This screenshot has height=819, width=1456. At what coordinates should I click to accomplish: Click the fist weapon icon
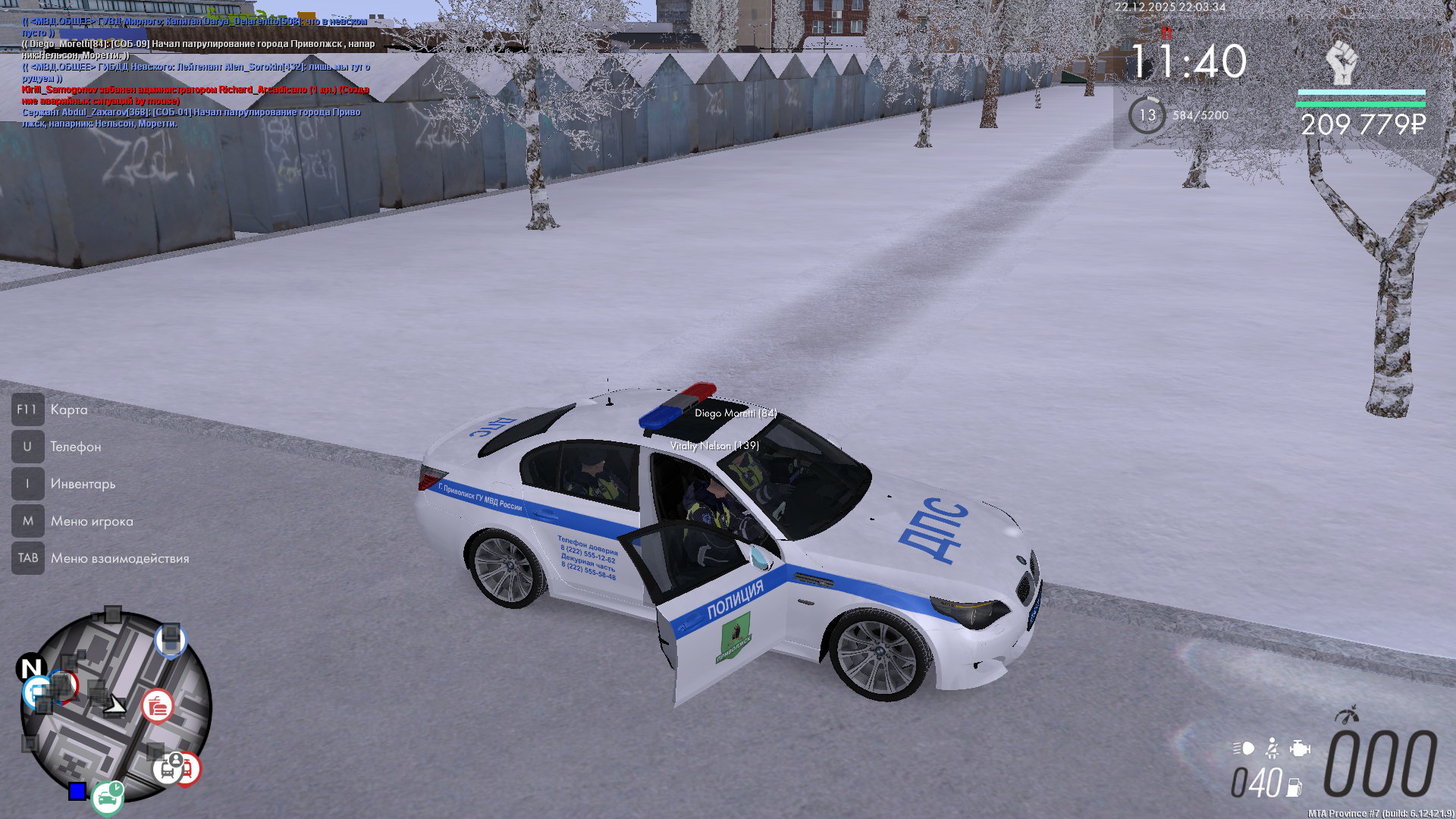(1341, 62)
